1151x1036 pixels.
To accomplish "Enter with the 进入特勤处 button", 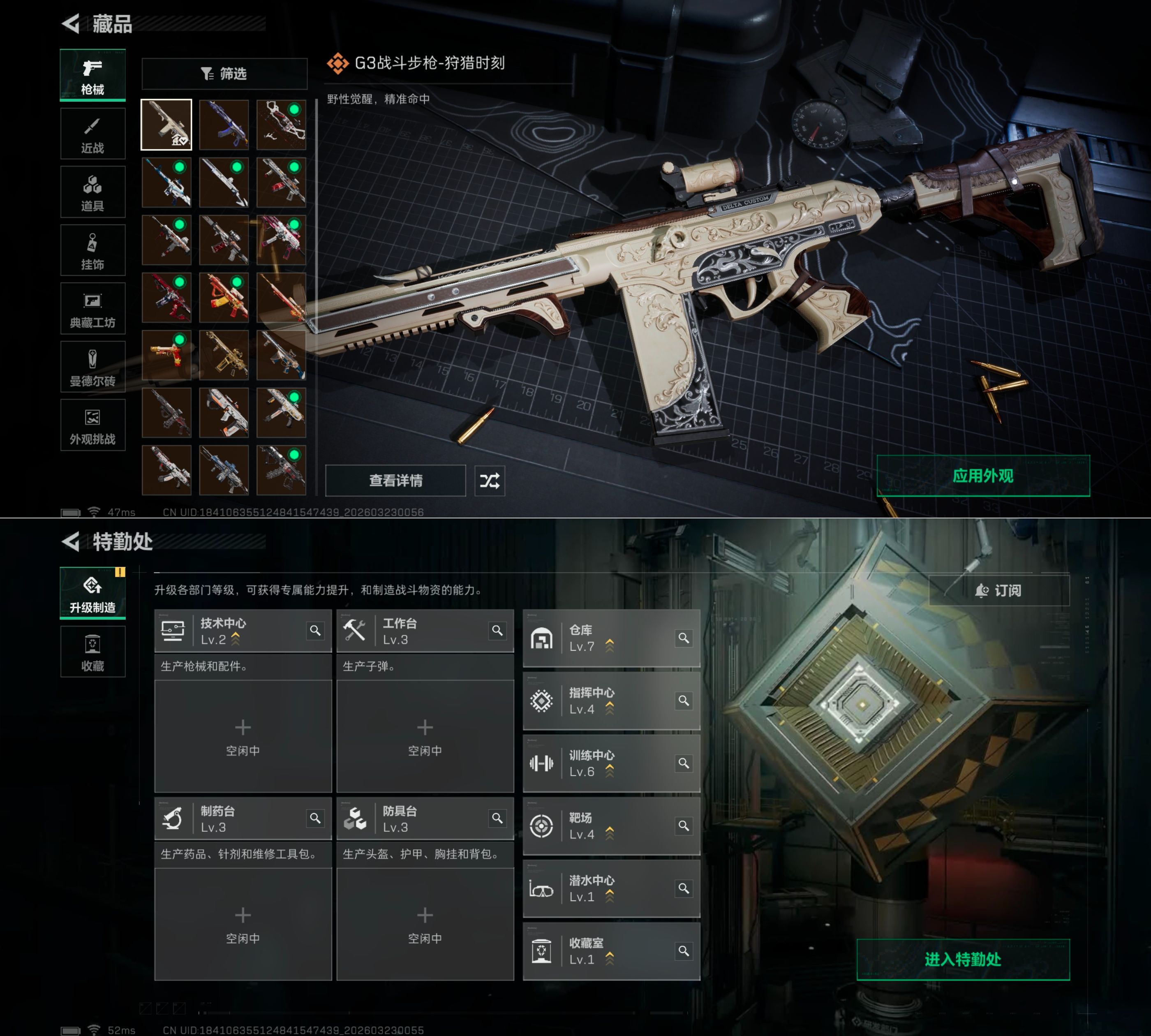I will coord(963,960).
